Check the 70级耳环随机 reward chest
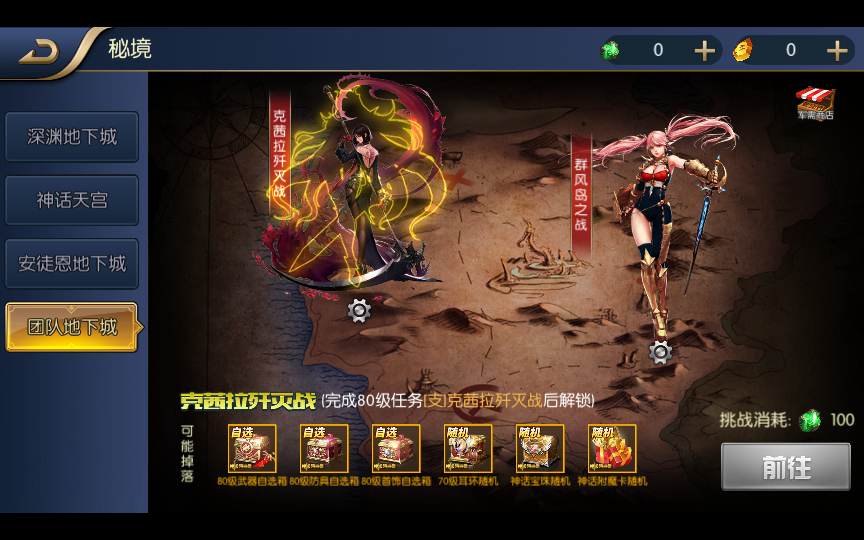This screenshot has height=540, width=864. click(x=469, y=449)
